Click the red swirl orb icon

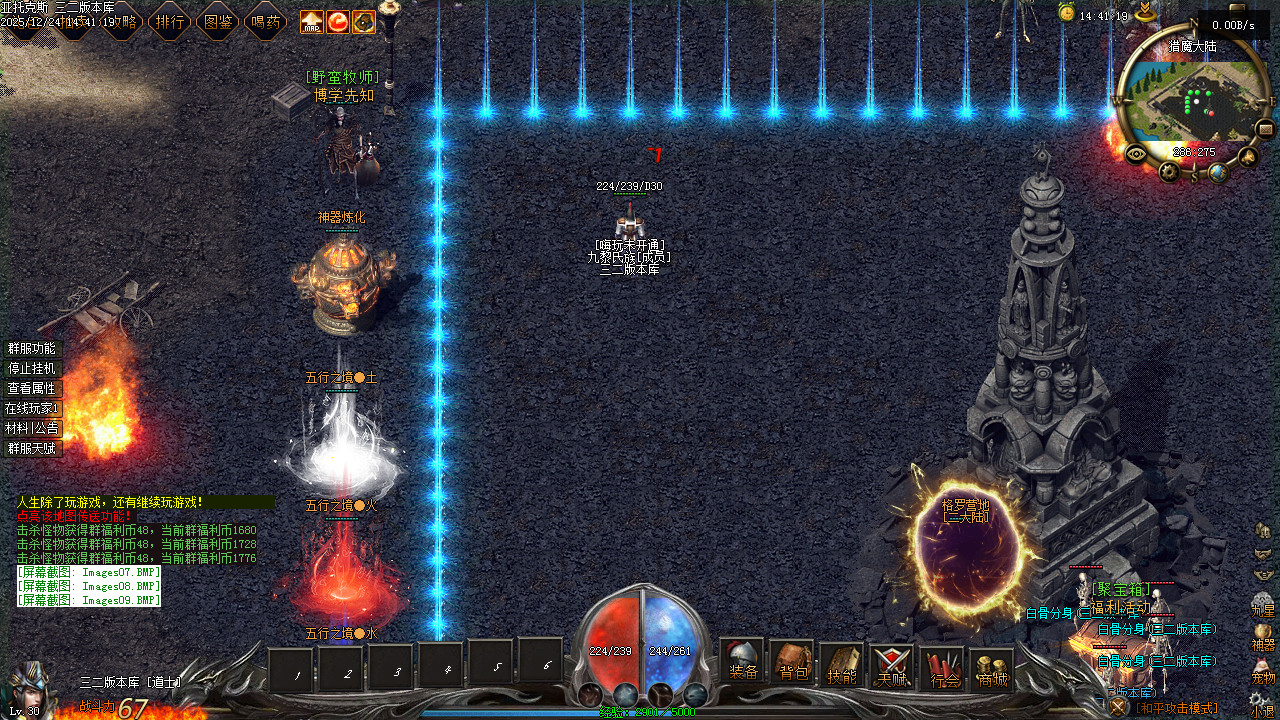click(x=338, y=21)
